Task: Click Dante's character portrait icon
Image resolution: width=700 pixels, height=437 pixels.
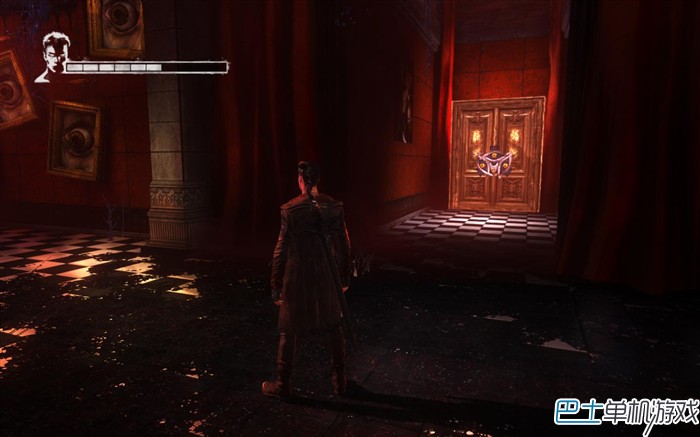Action: click(x=50, y=57)
